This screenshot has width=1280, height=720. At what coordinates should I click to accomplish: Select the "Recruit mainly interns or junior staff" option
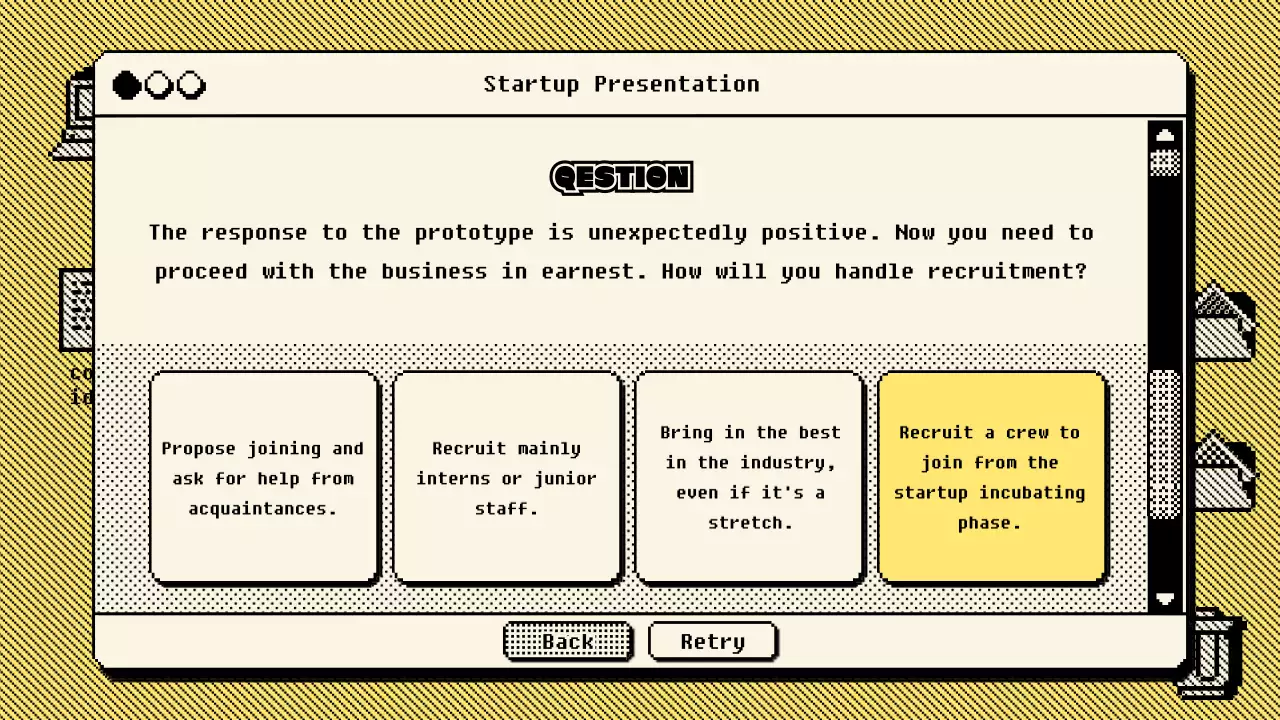(507, 478)
